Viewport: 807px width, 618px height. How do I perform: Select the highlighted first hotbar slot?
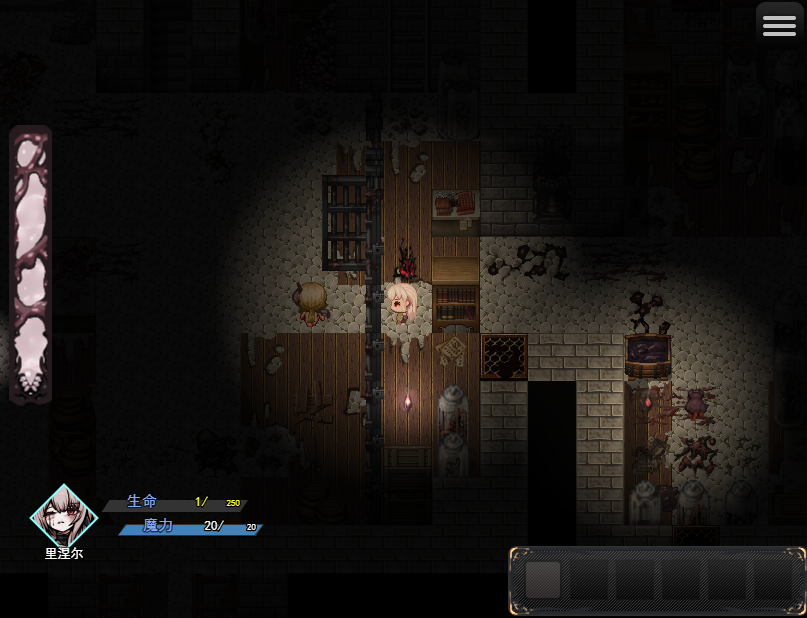pos(543,580)
